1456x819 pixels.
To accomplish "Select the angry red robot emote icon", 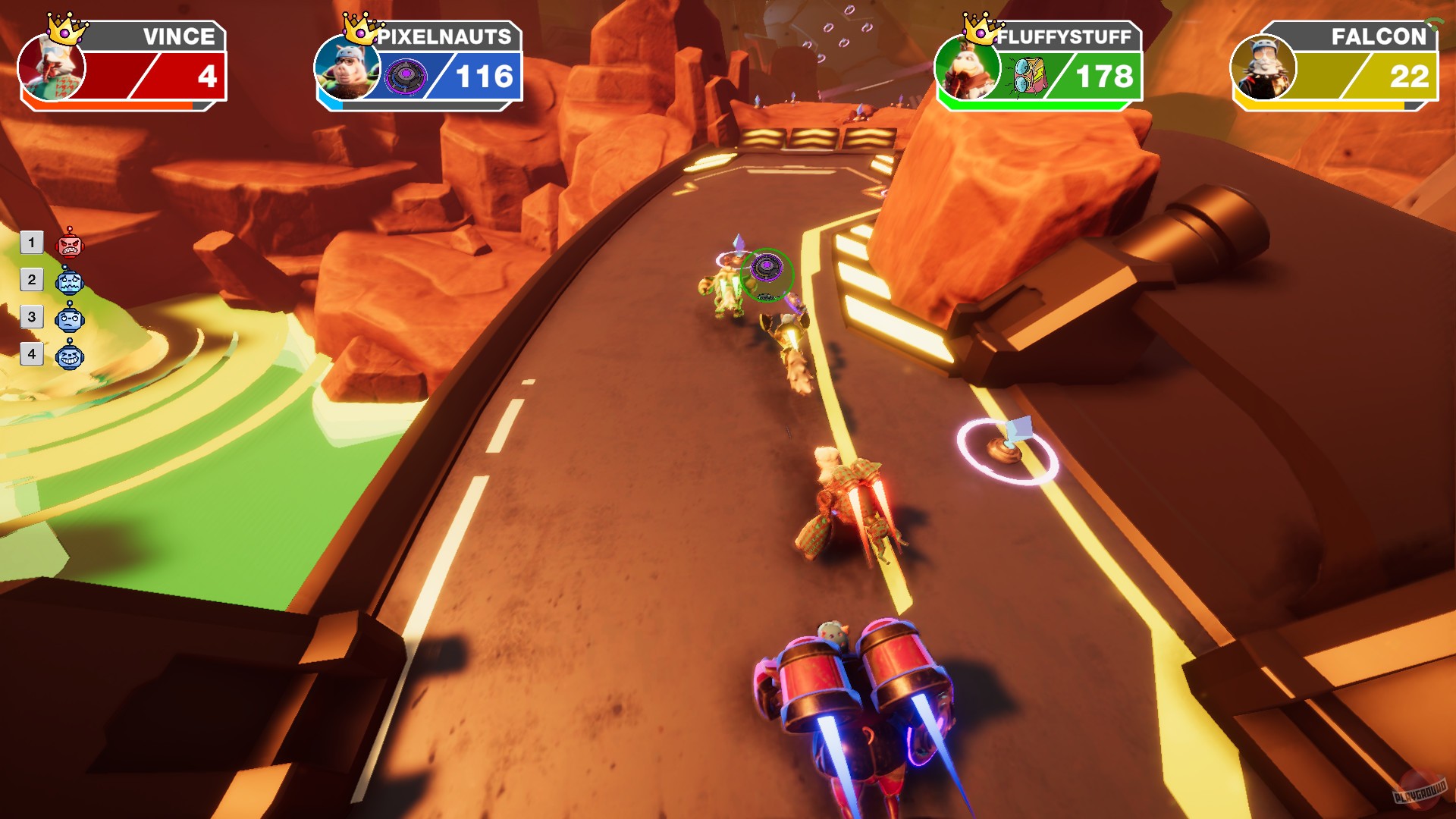I will (70, 243).
